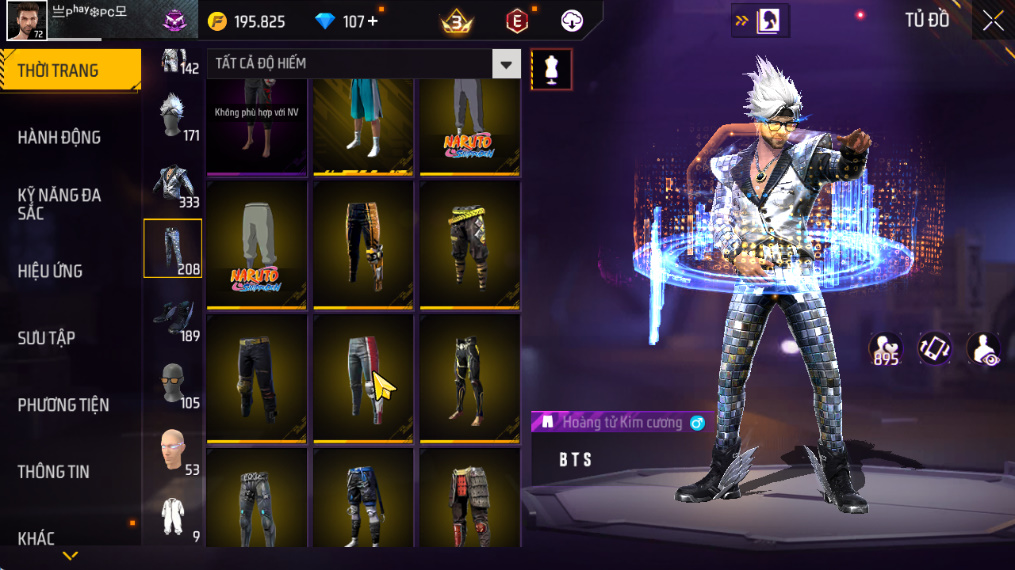
Task: Select the grey pants with red stripe
Action: click(x=362, y=376)
